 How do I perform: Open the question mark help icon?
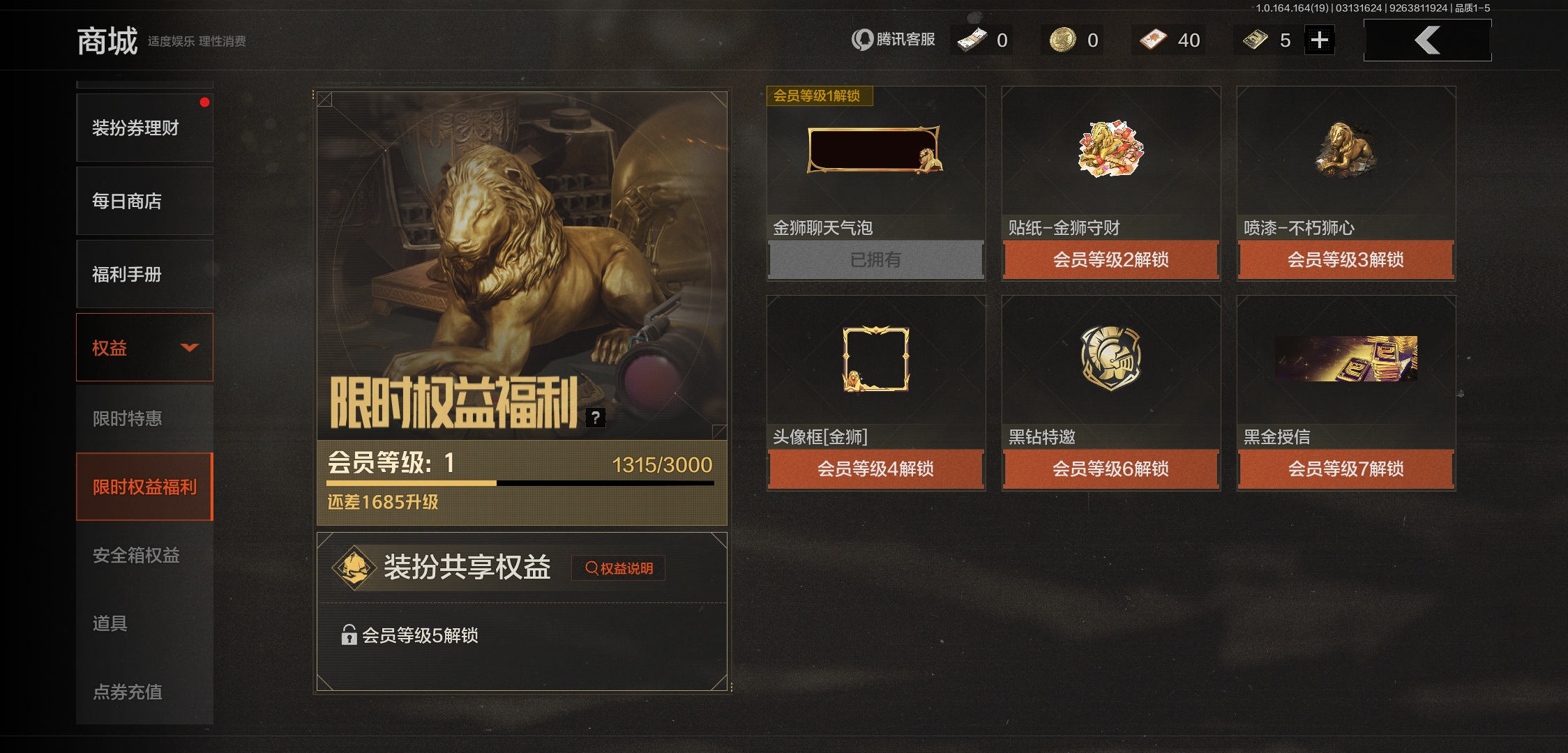pos(595,418)
